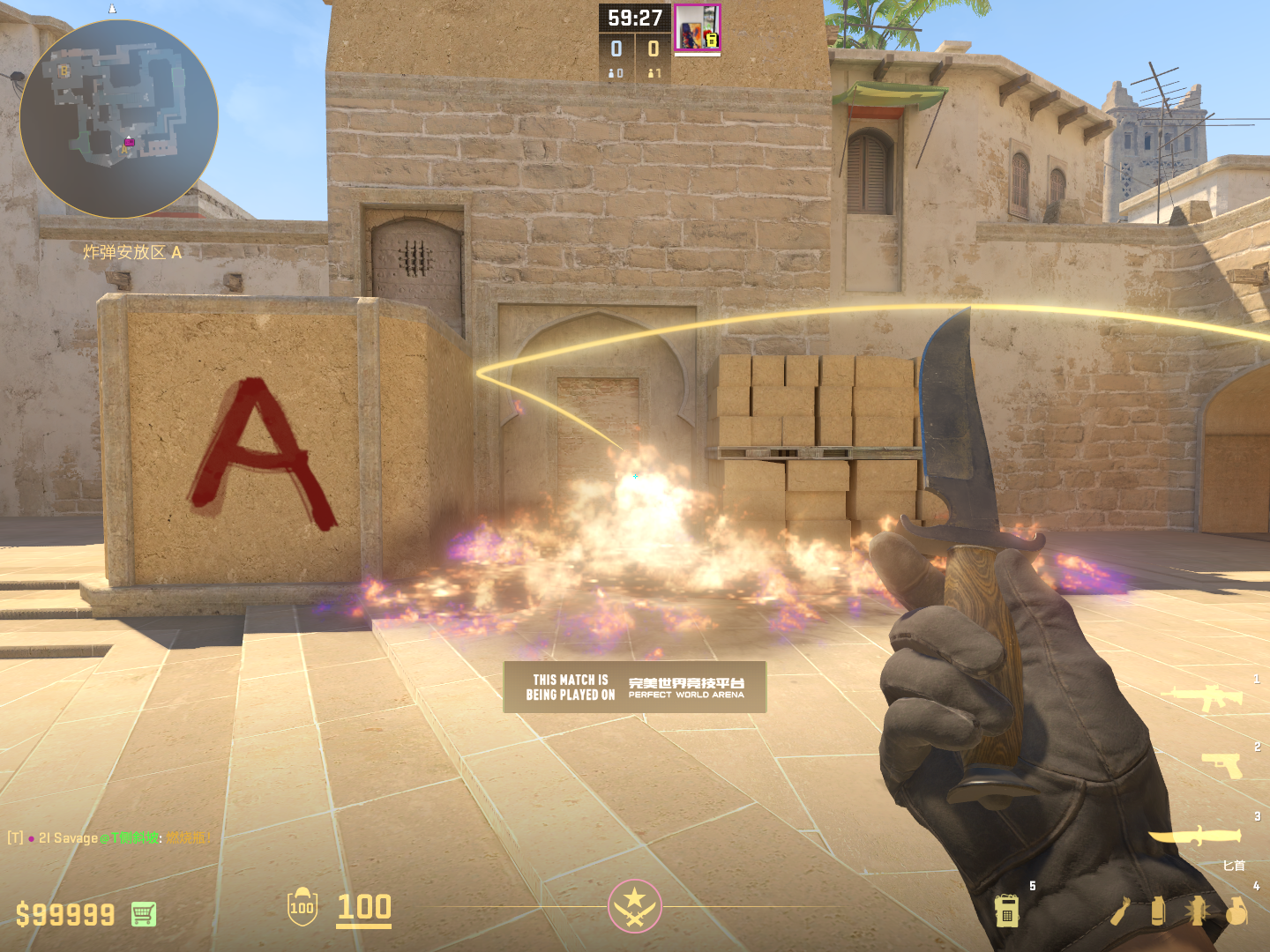Click the circular radar minimap
This screenshot has height=952, width=1270.
pos(119,119)
